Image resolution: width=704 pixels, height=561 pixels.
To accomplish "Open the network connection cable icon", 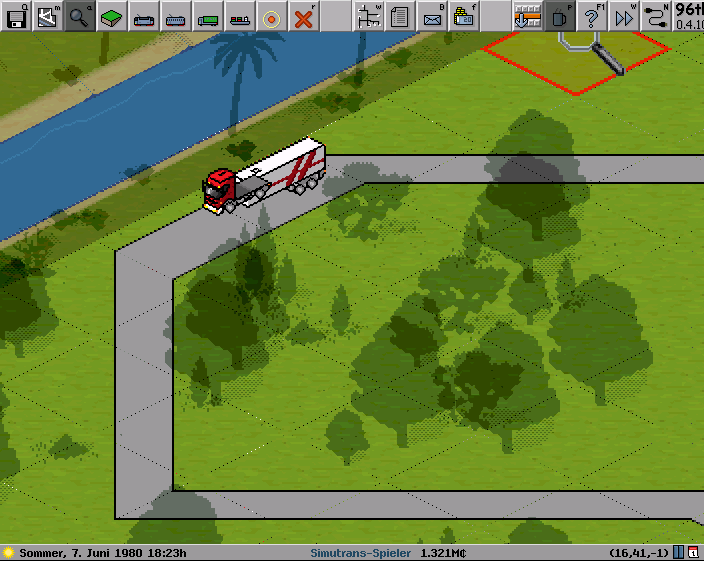I will click(x=656, y=16).
